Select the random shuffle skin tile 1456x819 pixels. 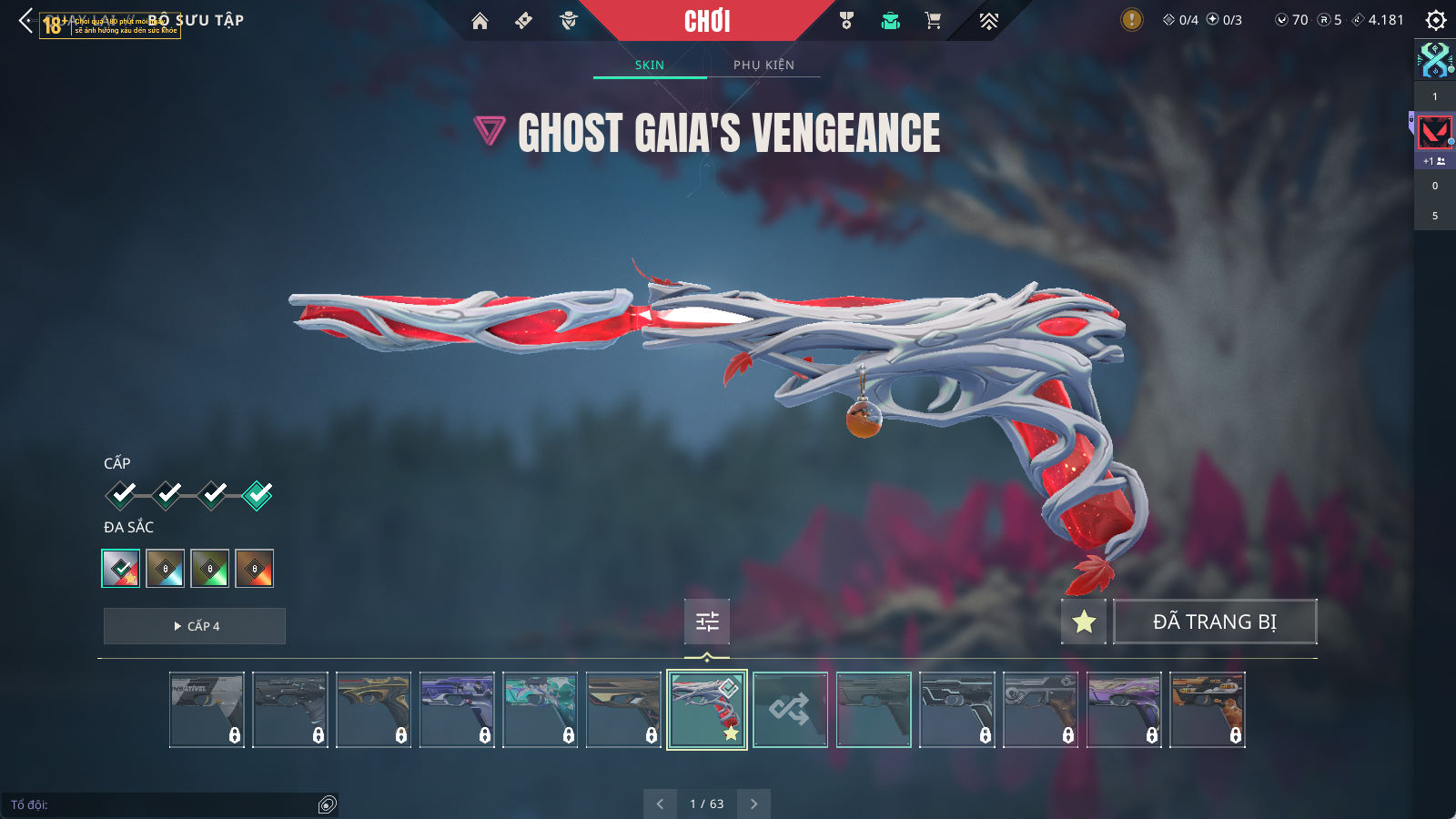tap(790, 710)
